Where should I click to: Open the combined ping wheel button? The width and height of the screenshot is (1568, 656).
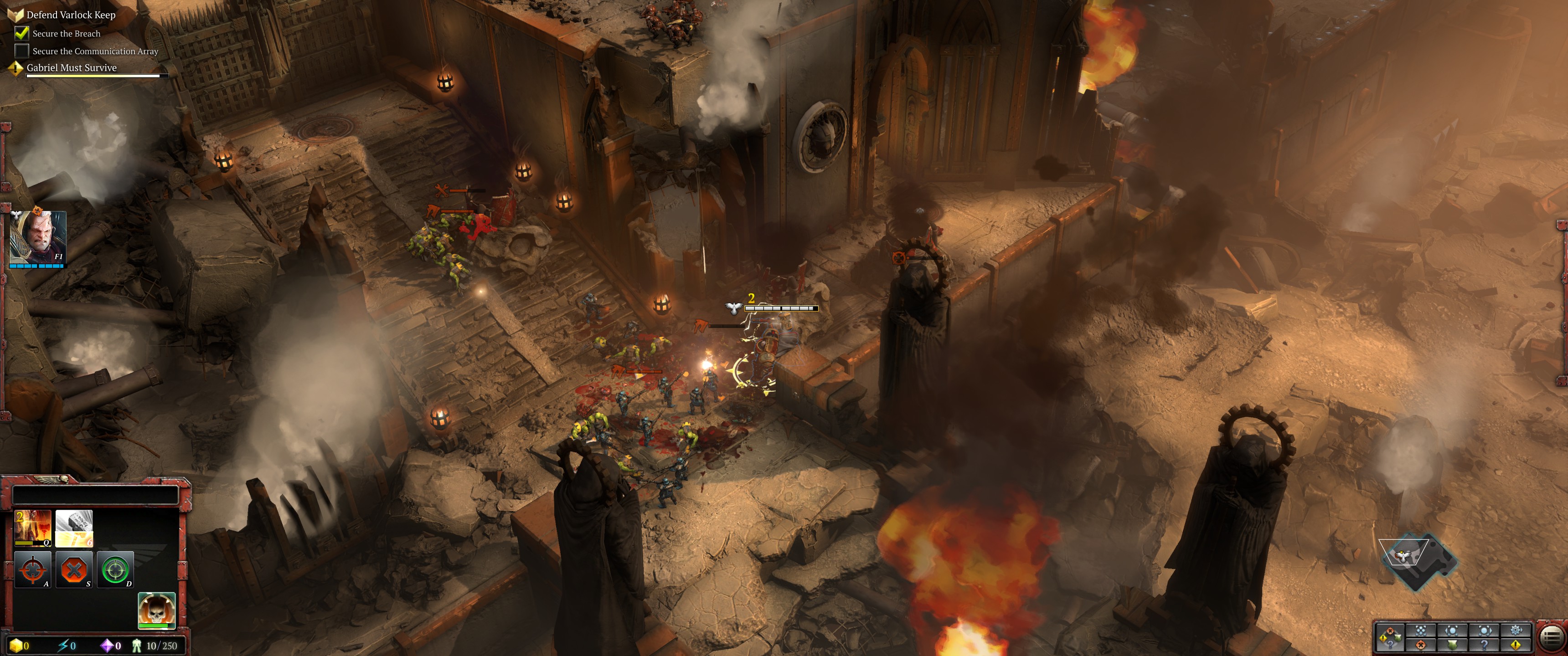pyautogui.click(x=1390, y=637)
